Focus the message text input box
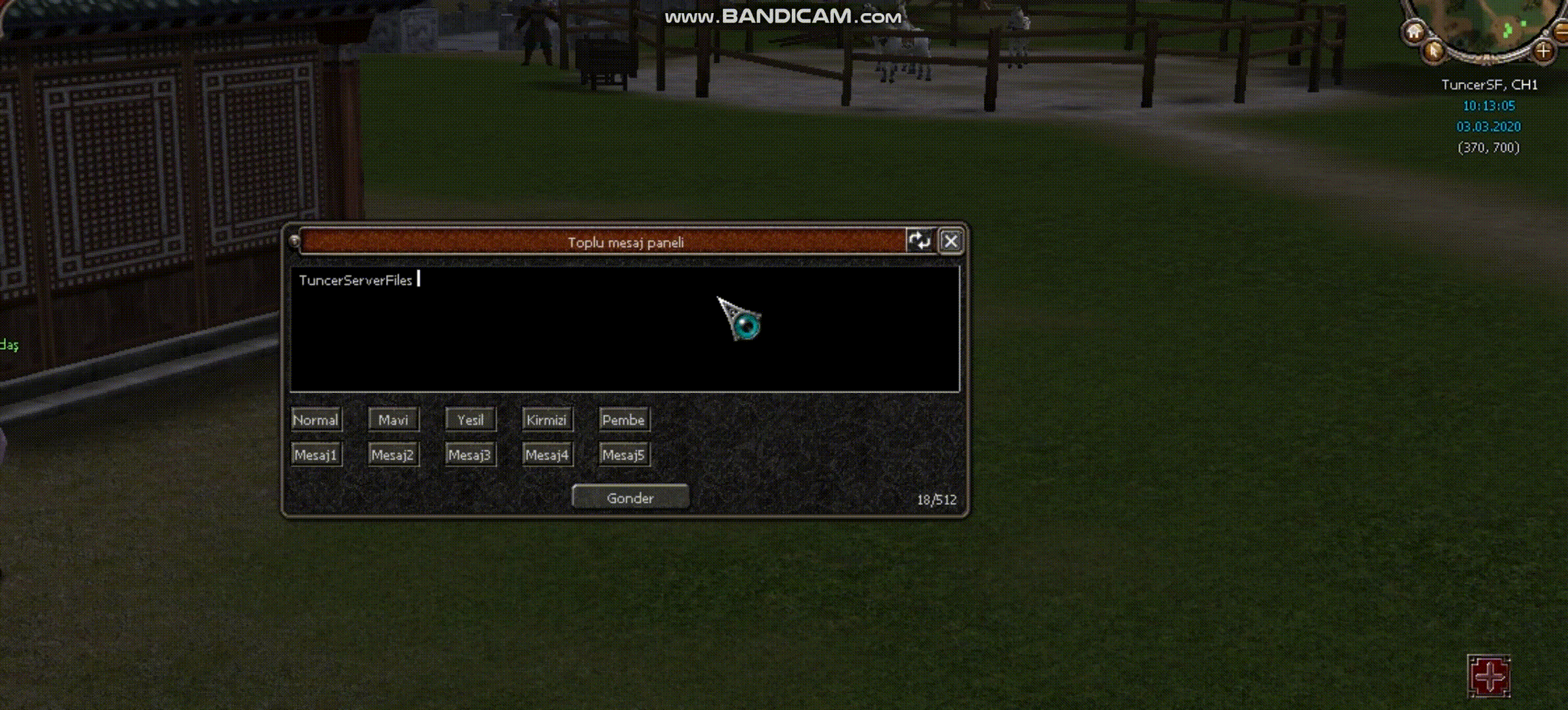Viewport: 1568px width, 710px height. pos(624,329)
